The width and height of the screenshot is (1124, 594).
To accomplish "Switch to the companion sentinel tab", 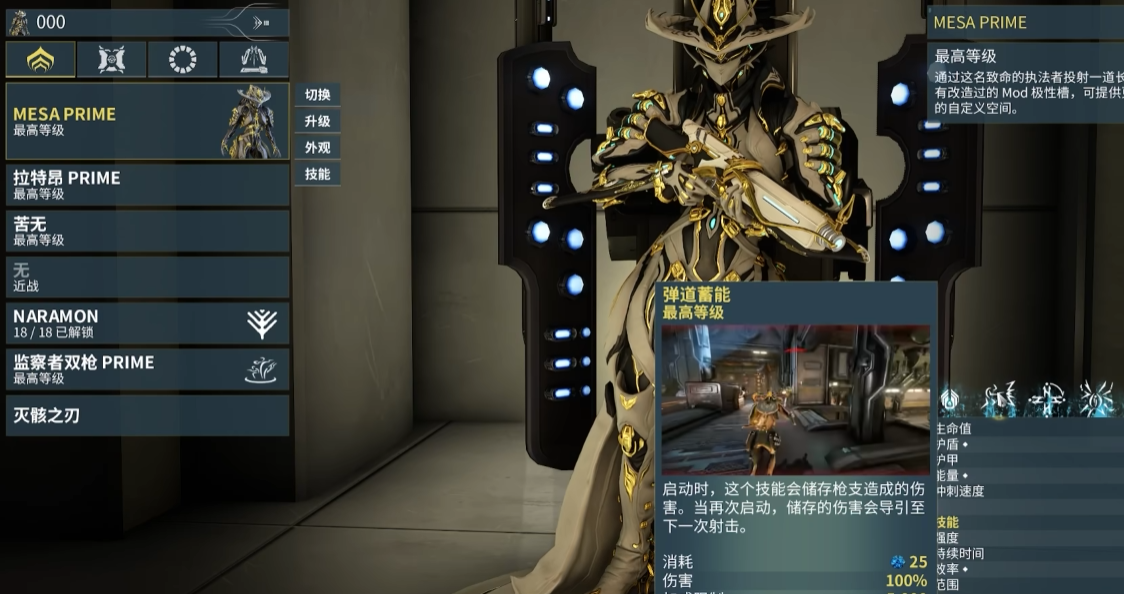I will tap(112, 60).
